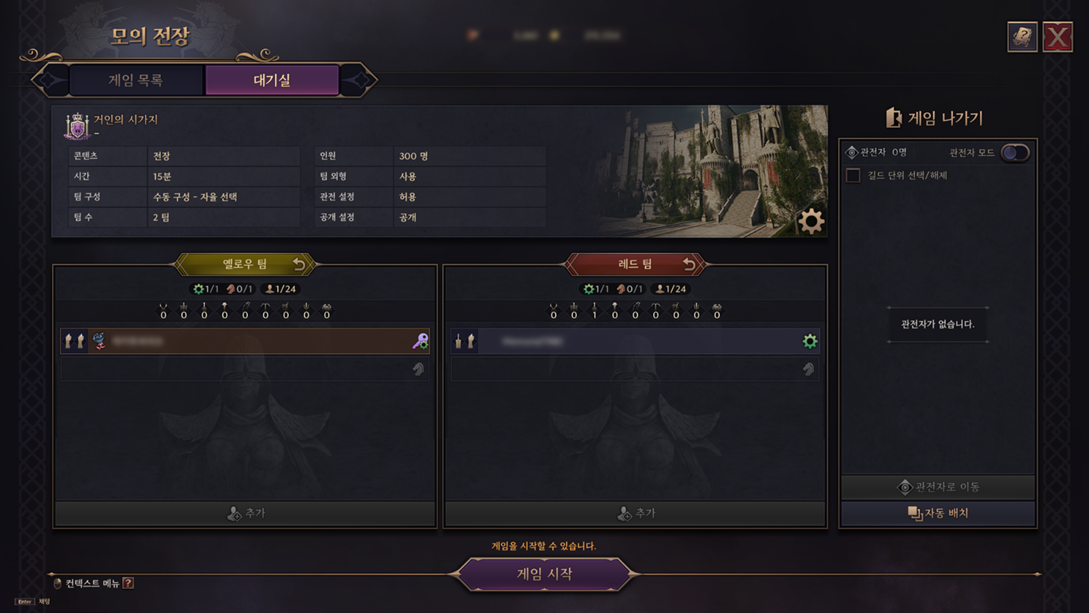Add a player to the 레드 팀

coord(635,513)
